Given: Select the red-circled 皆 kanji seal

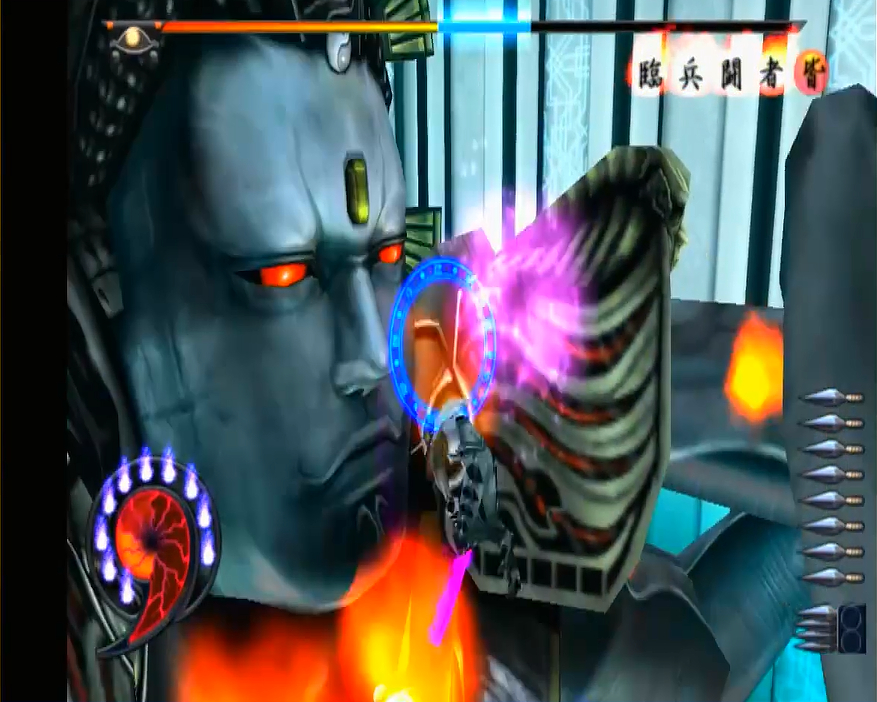Looking at the screenshot, I should click(x=809, y=72).
